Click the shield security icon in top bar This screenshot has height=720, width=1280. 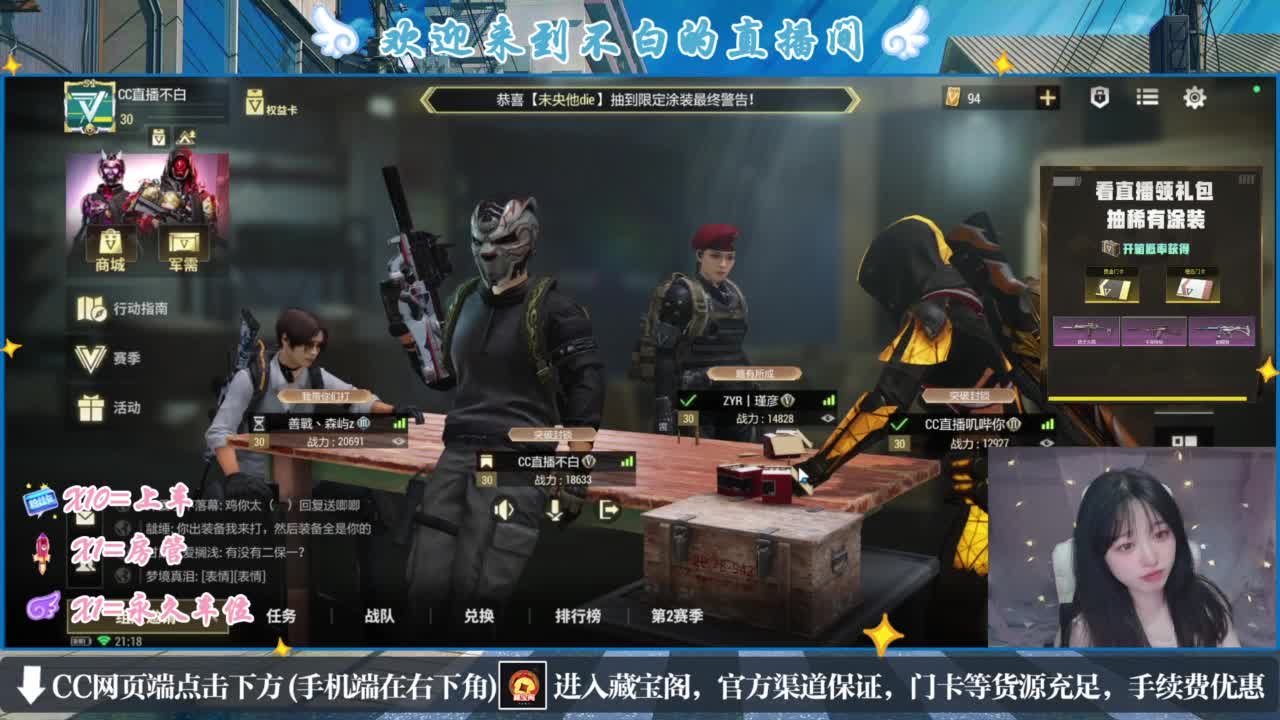1097,98
